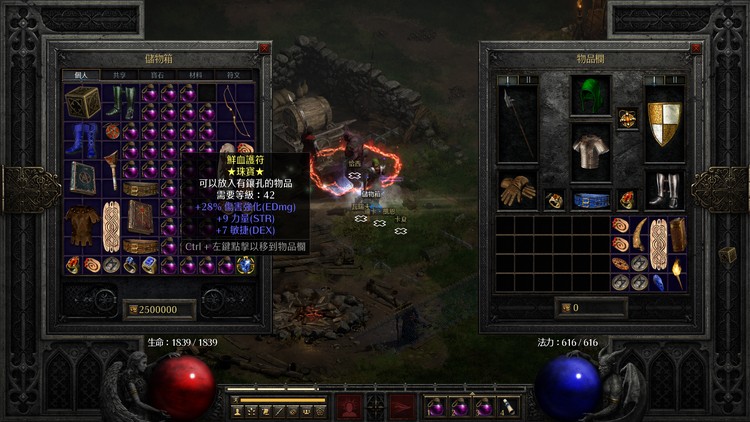Select the equipped green helm
The width and height of the screenshot is (750, 422).
click(x=590, y=98)
